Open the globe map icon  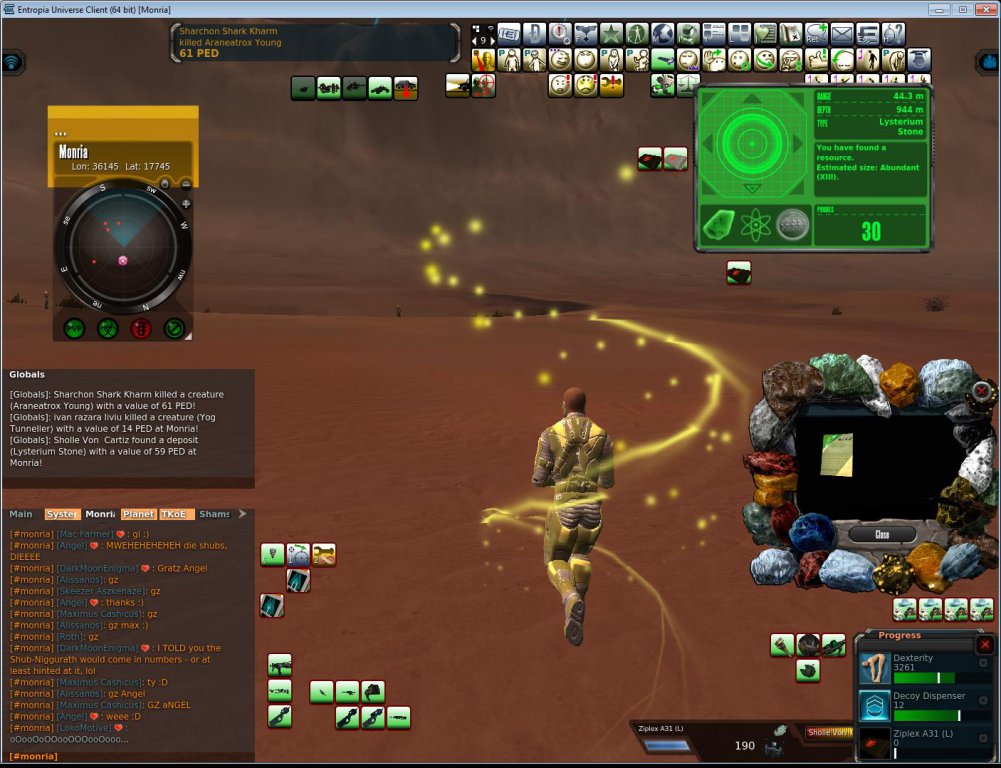click(x=663, y=34)
